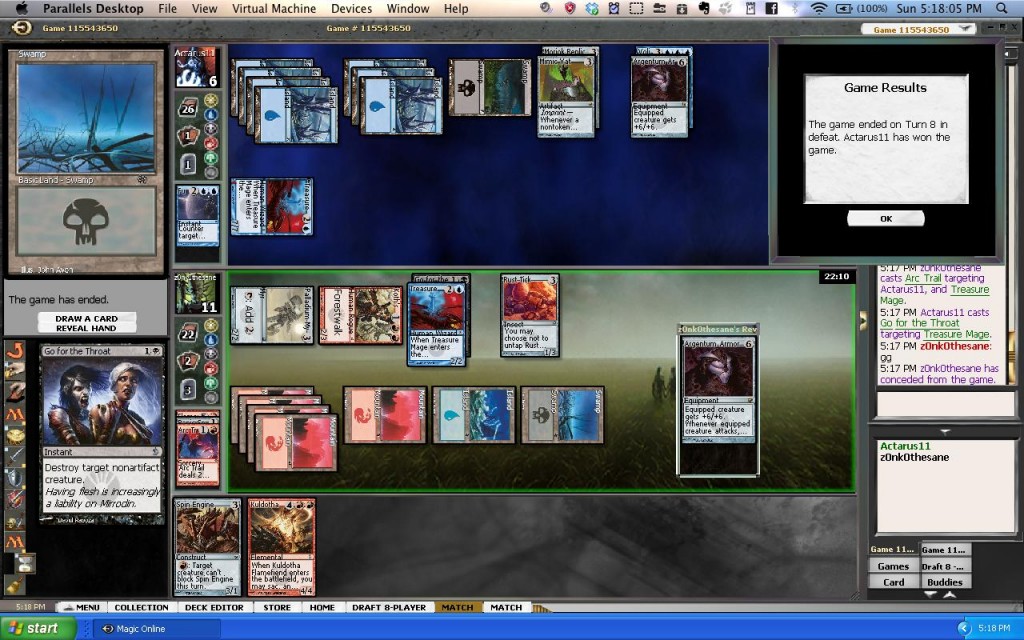Choose the Draw a Card option
Screen dimensions: 1024x640
[x=86, y=318]
